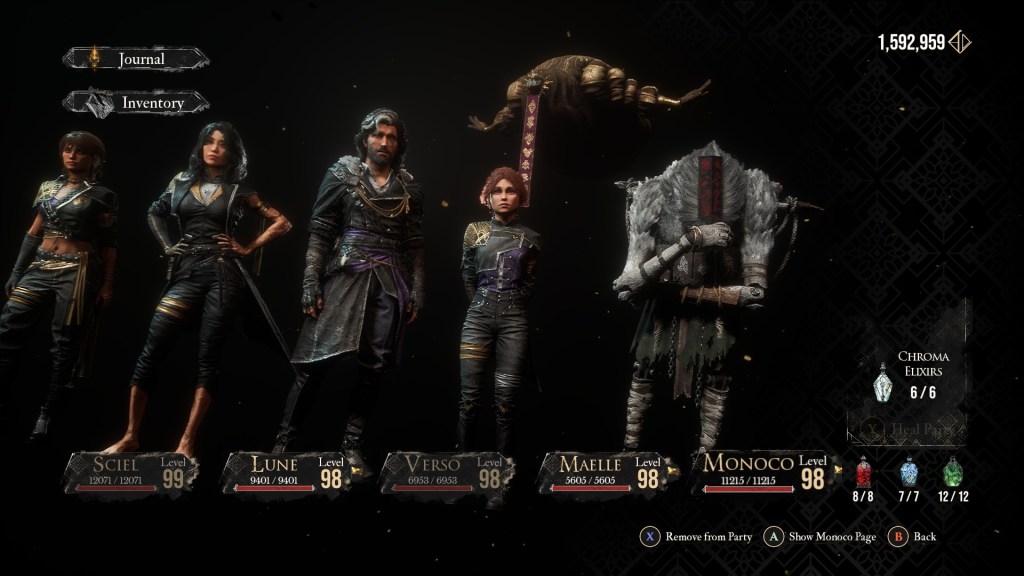This screenshot has height=576, width=1024.
Task: Select the blue tint elixir
Action: (x=908, y=472)
